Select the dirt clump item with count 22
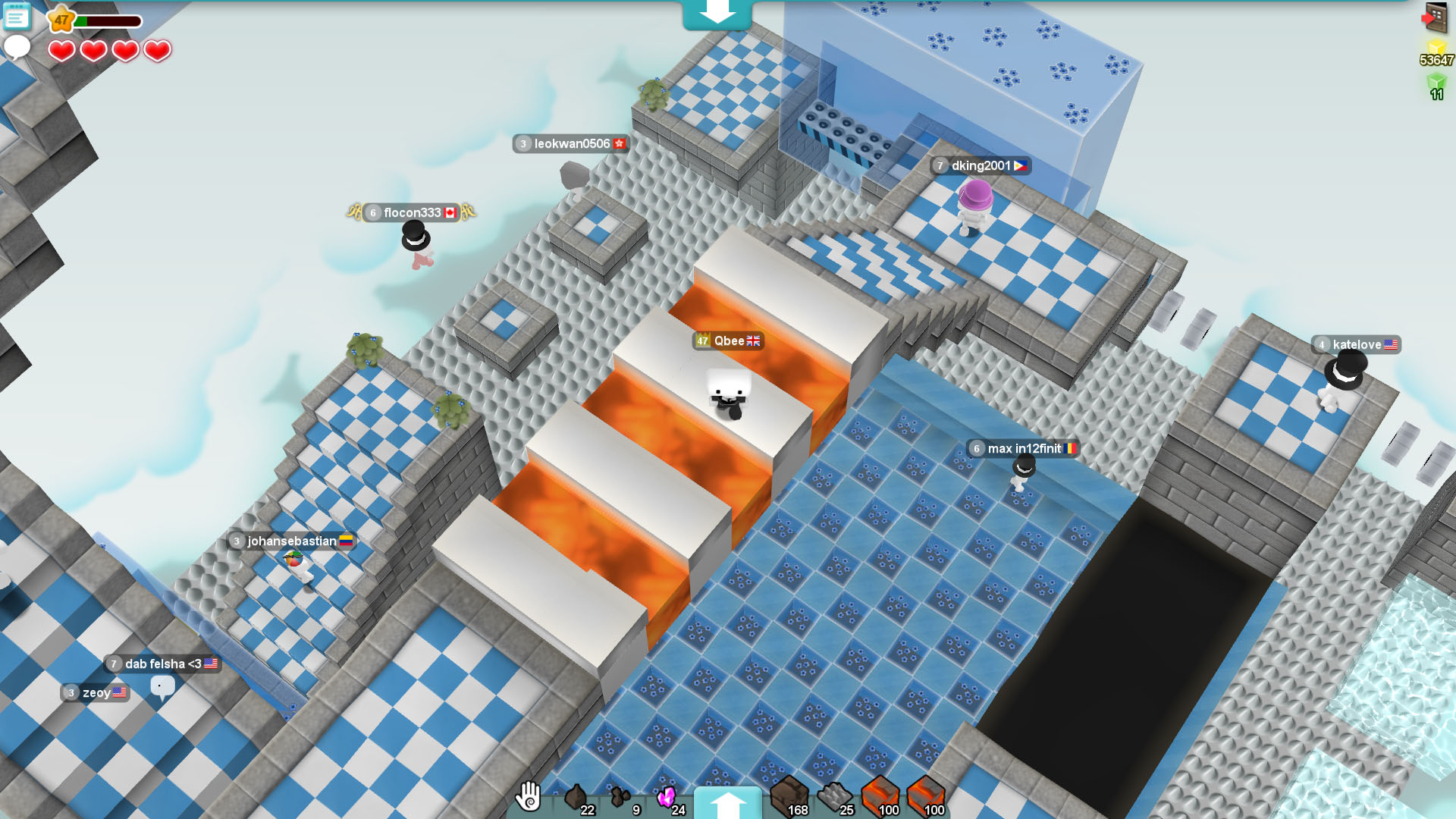This screenshot has width=1456, height=819. click(574, 795)
